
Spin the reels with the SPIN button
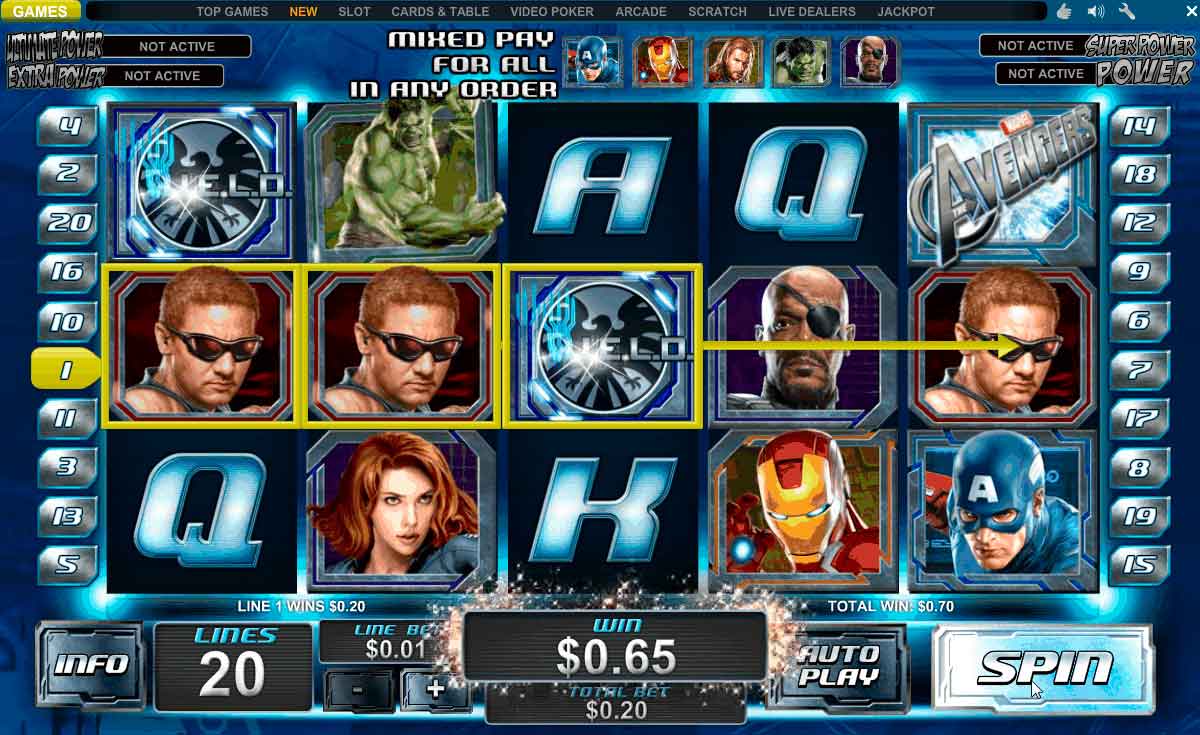pos(1043,667)
